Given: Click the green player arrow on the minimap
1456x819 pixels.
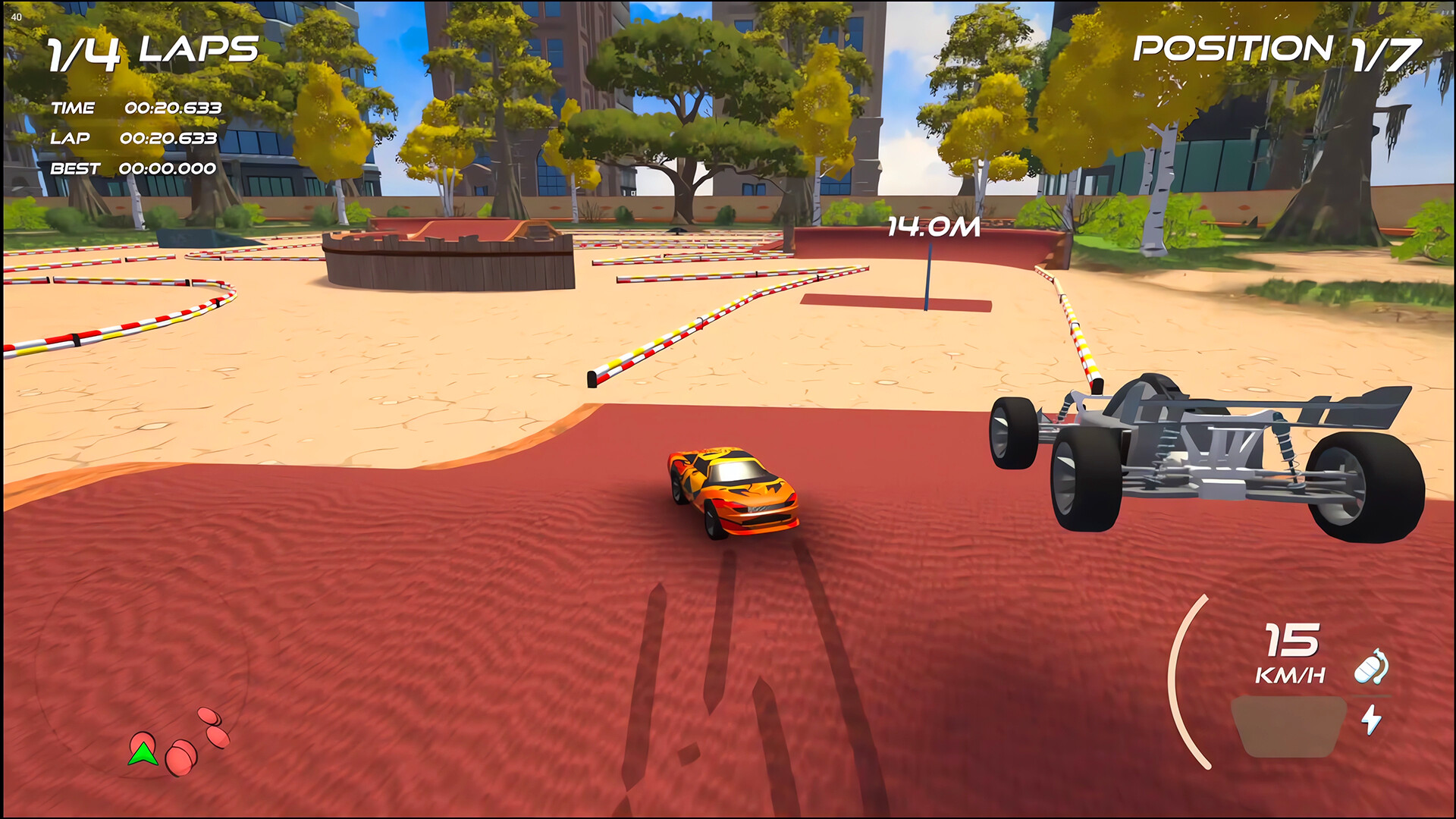Looking at the screenshot, I should tap(144, 755).
